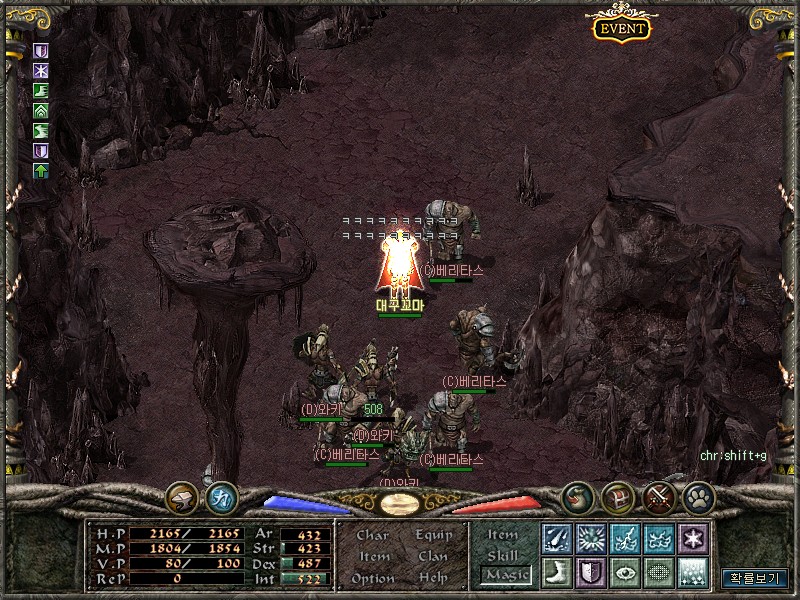The height and width of the screenshot is (600, 800).
Task: Switch to the Skill tab
Action: (x=503, y=555)
